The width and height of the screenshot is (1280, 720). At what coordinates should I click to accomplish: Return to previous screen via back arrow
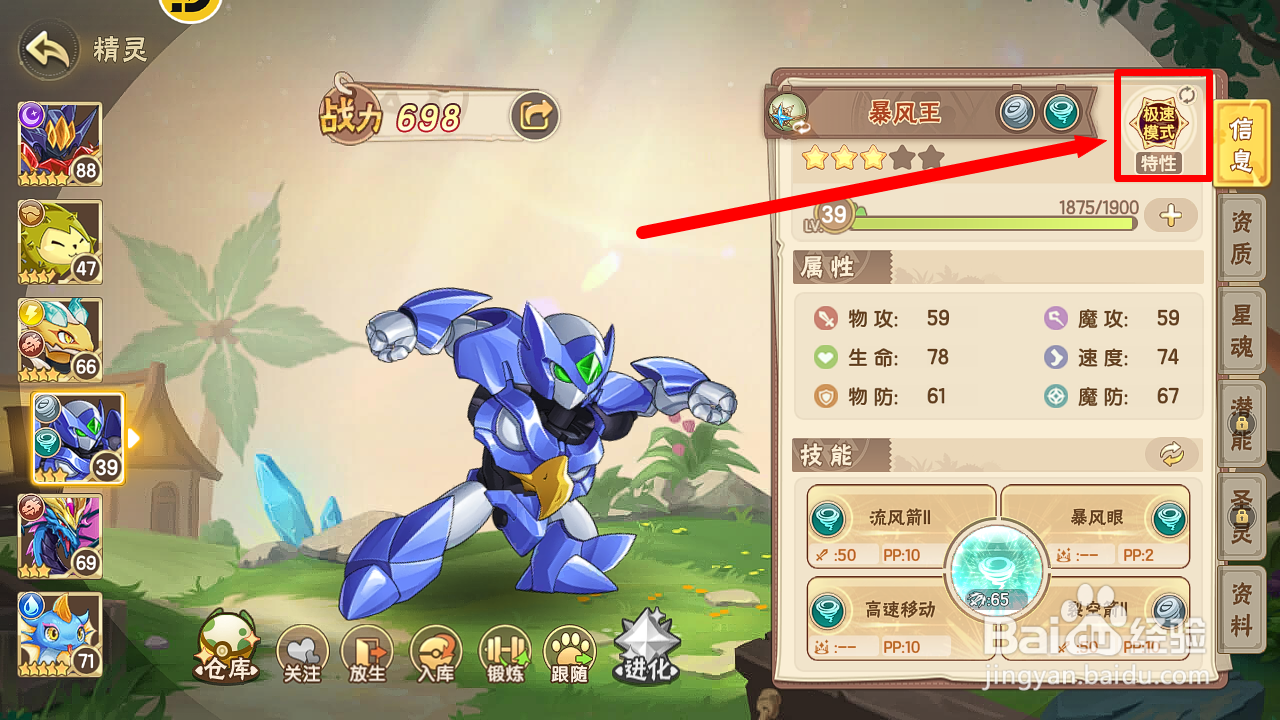pyautogui.click(x=46, y=48)
